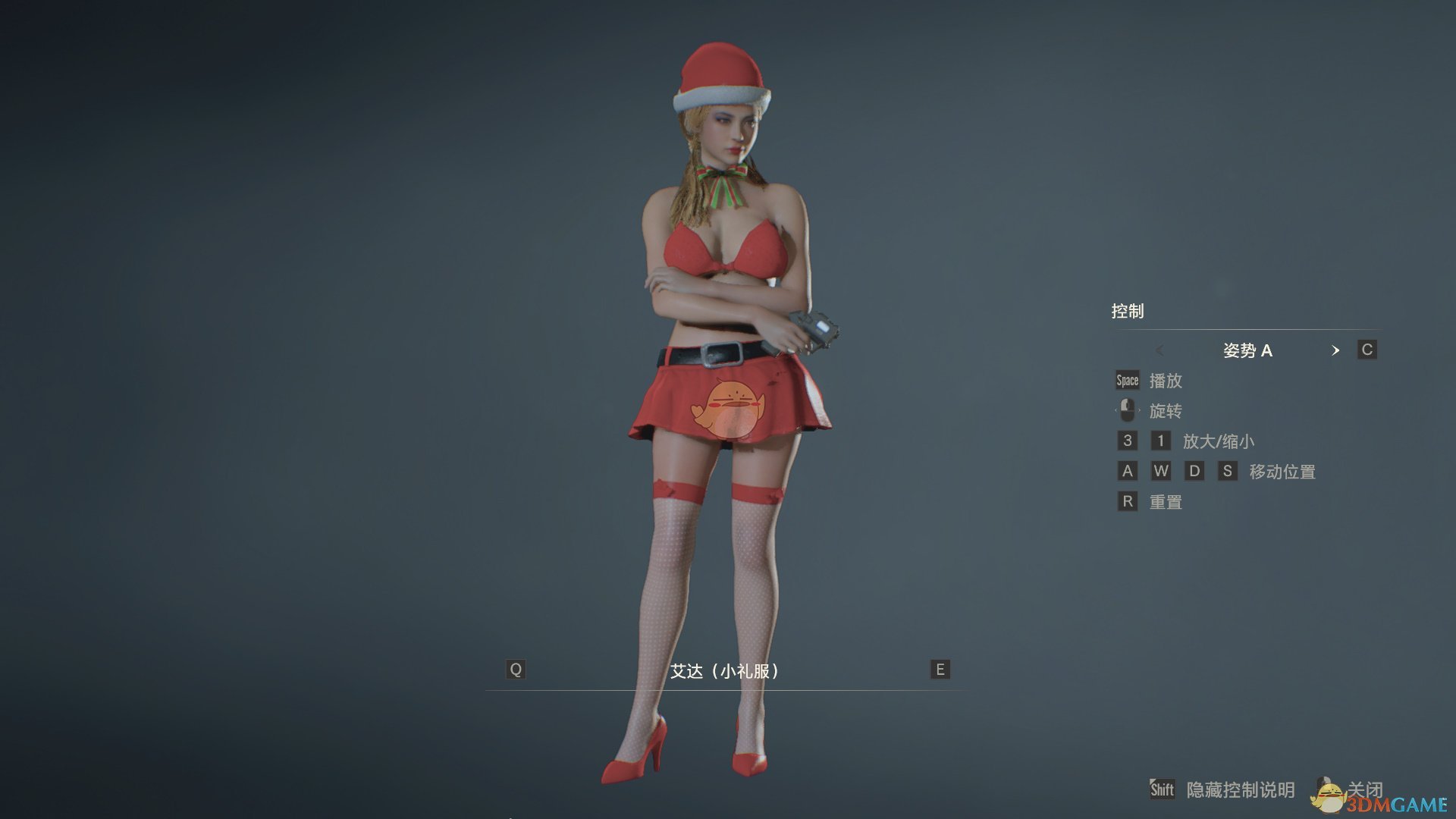Screen dimensions: 1456x819
Task: Click the mouse icon beside 旋转 rotate hint
Action: coord(1127,410)
